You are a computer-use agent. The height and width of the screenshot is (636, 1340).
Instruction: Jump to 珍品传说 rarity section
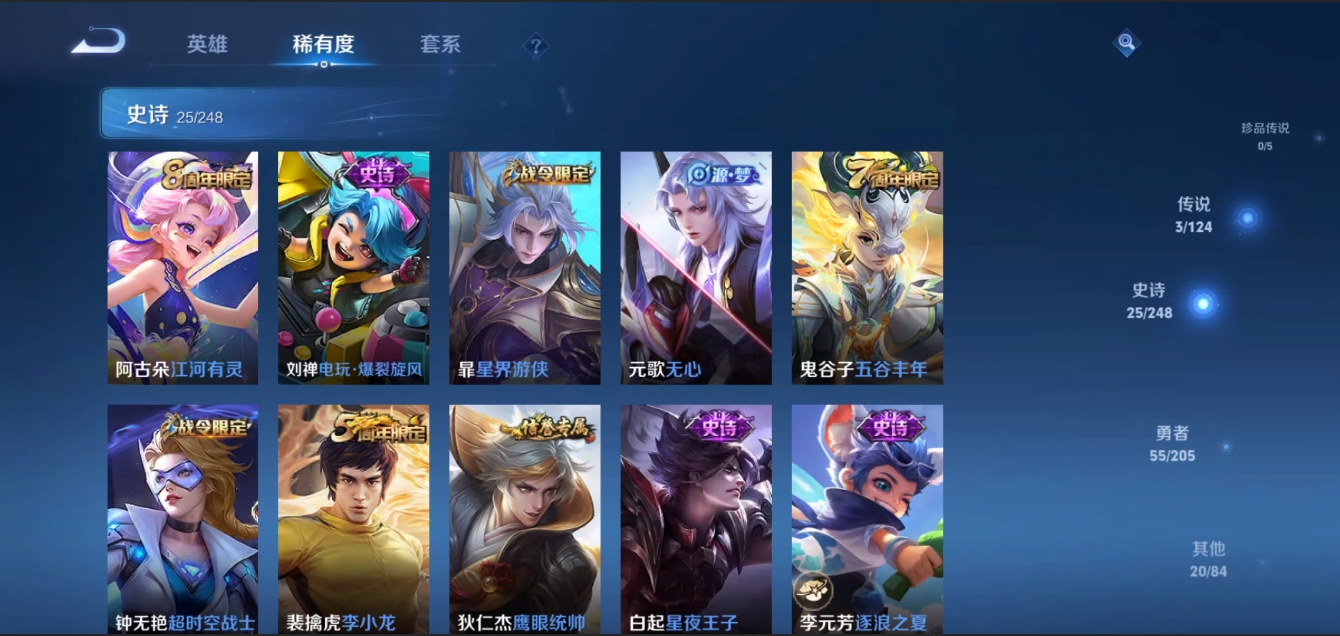(x=1265, y=136)
